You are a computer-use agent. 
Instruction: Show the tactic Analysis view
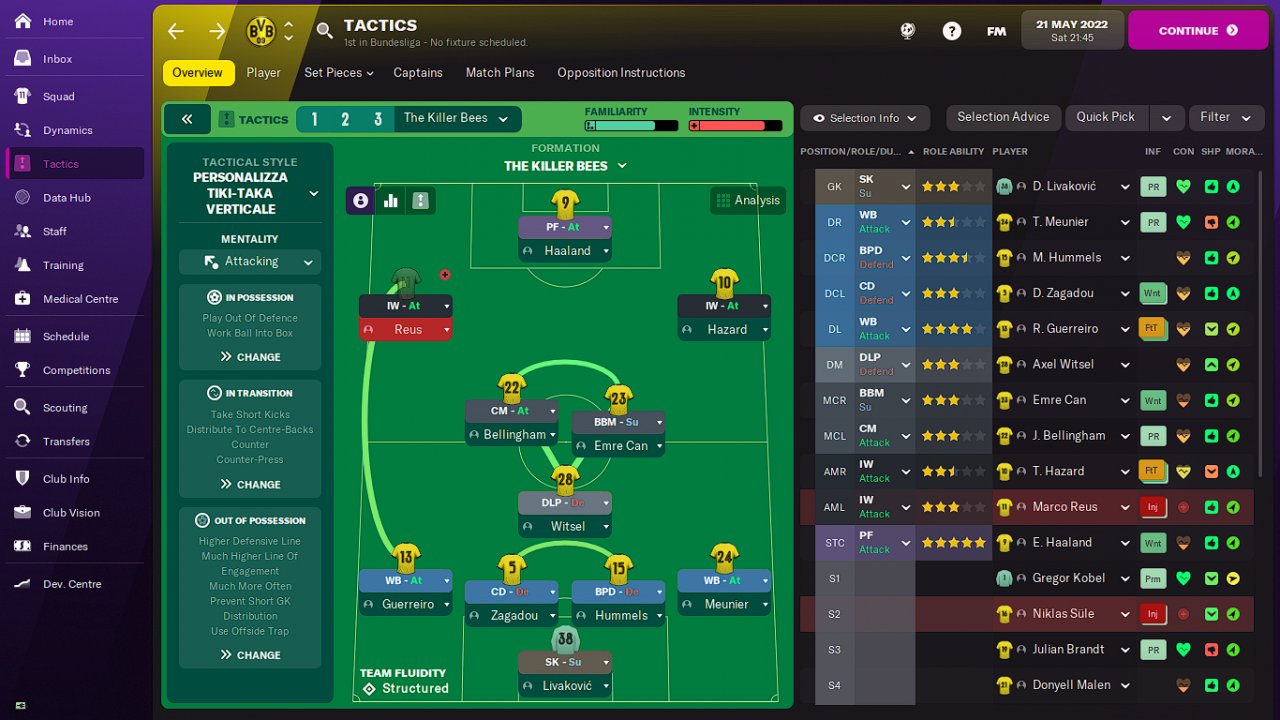pos(747,200)
